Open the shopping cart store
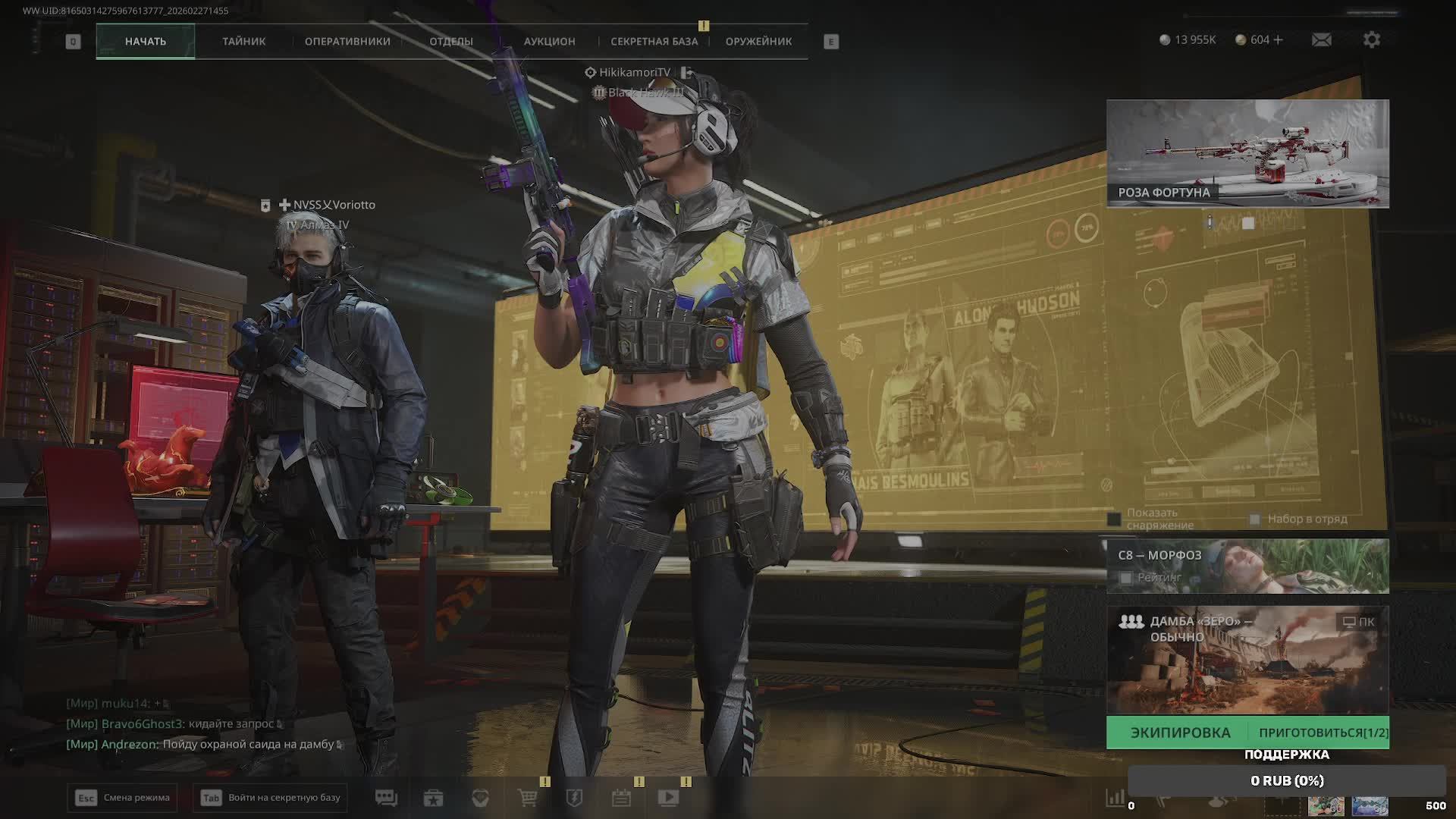1456x819 pixels. (527, 798)
